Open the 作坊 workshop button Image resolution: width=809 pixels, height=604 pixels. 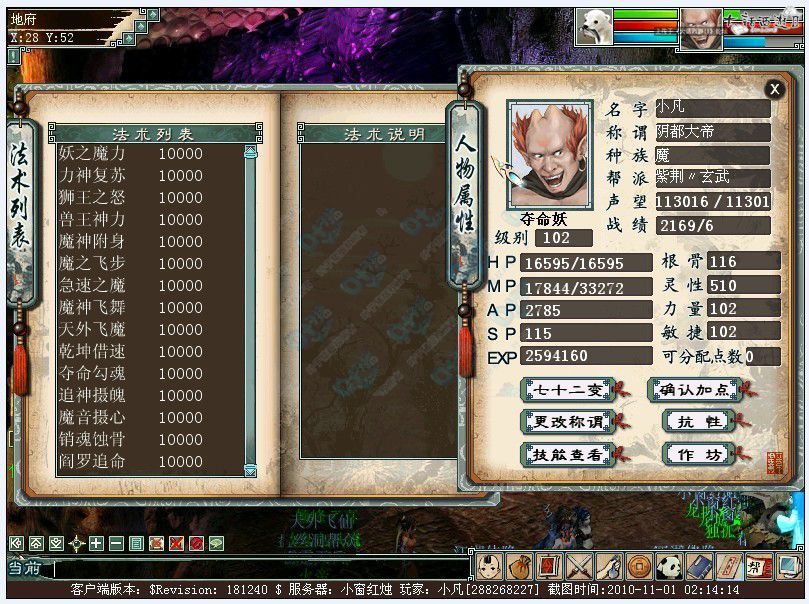tap(699, 453)
